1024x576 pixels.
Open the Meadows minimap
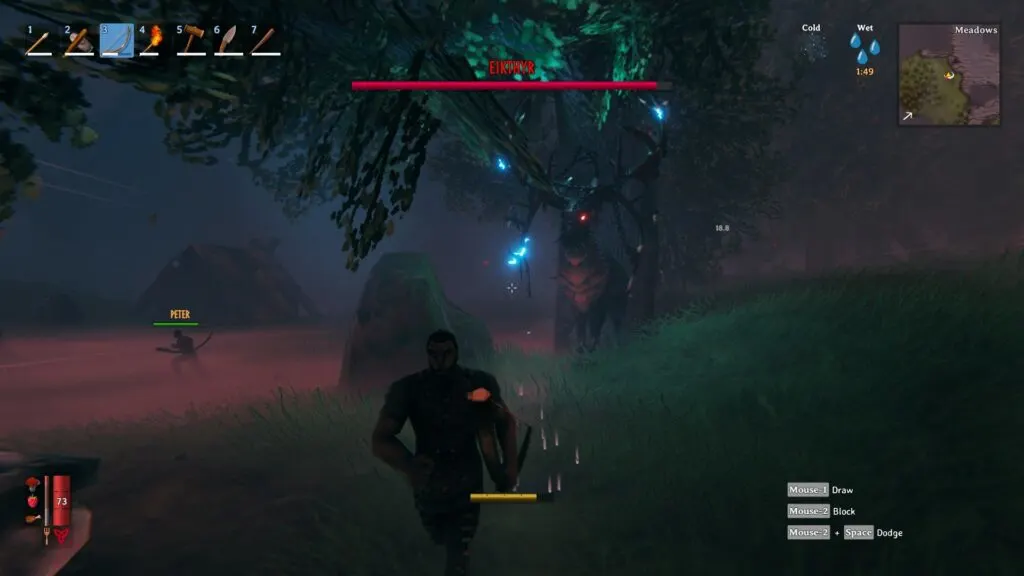click(x=948, y=75)
